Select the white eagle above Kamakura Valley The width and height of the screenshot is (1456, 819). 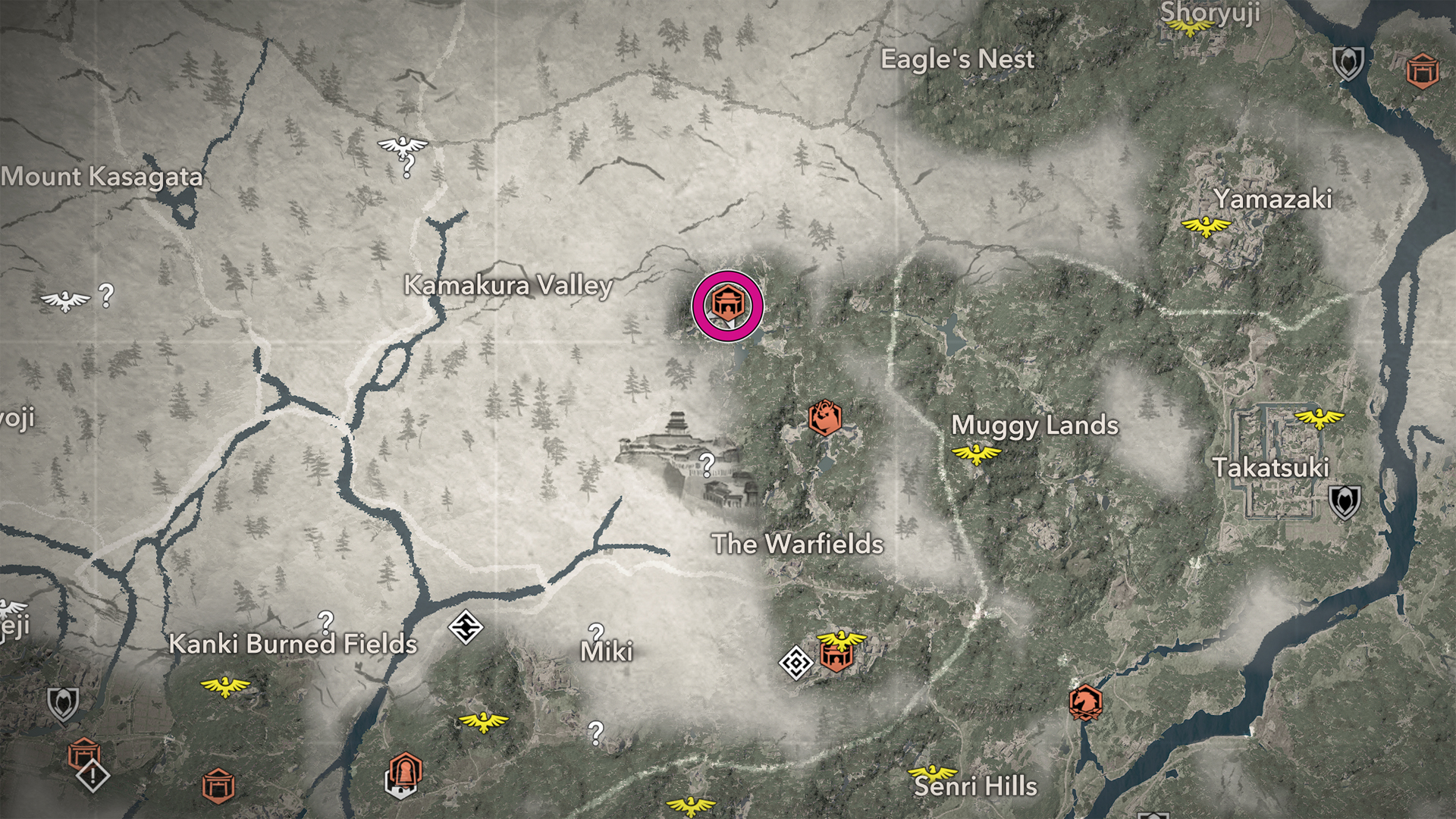(x=402, y=145)
